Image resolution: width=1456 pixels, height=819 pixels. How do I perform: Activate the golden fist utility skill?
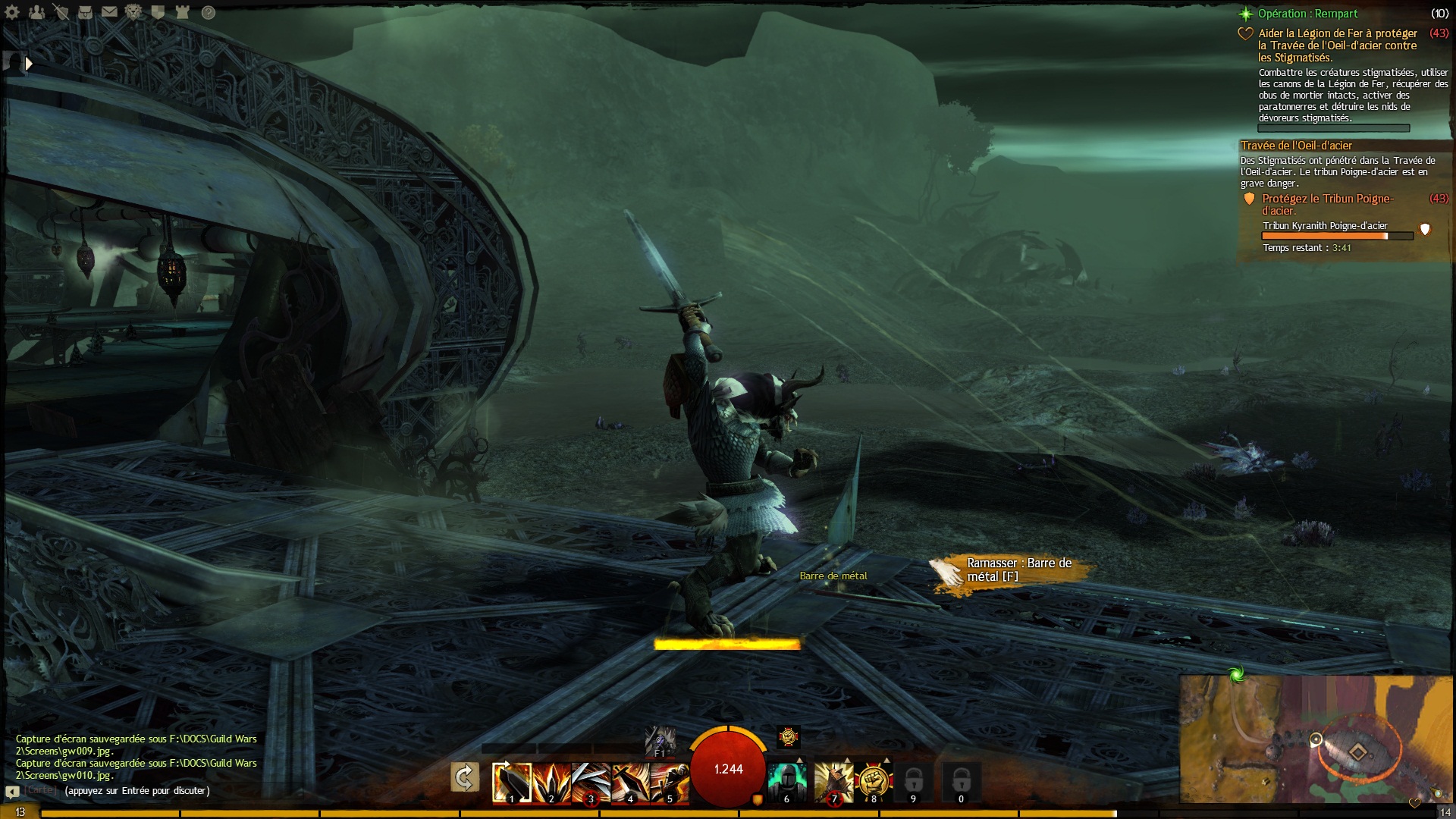coord(873,782)
